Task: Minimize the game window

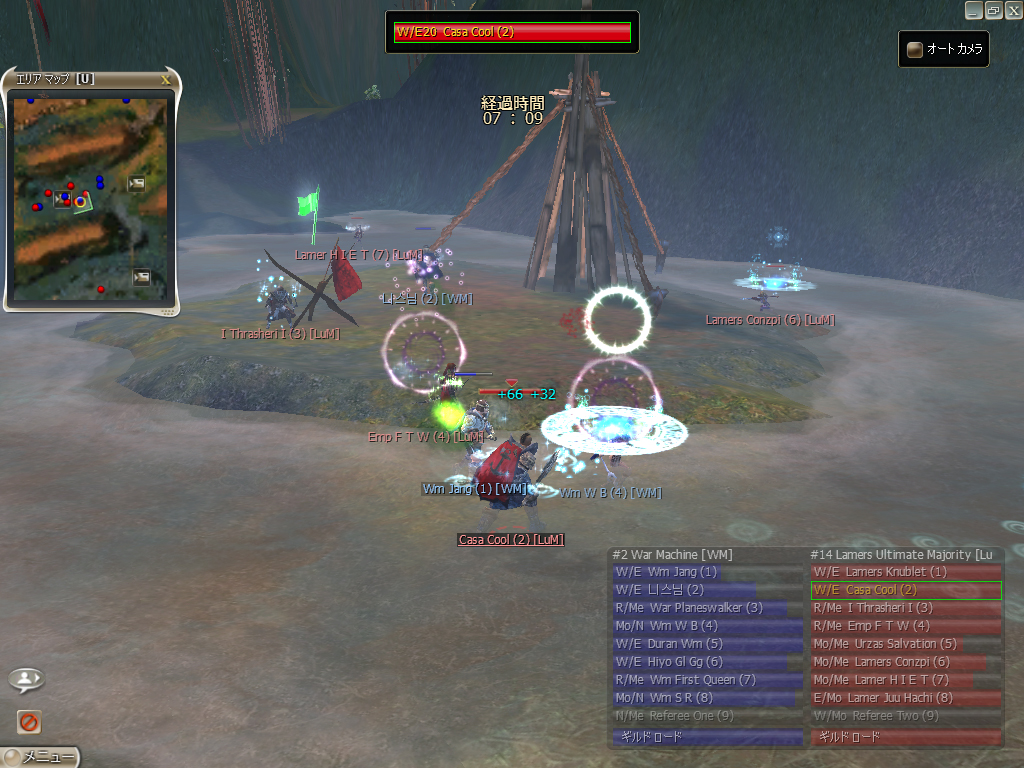Action: (973, 10)
